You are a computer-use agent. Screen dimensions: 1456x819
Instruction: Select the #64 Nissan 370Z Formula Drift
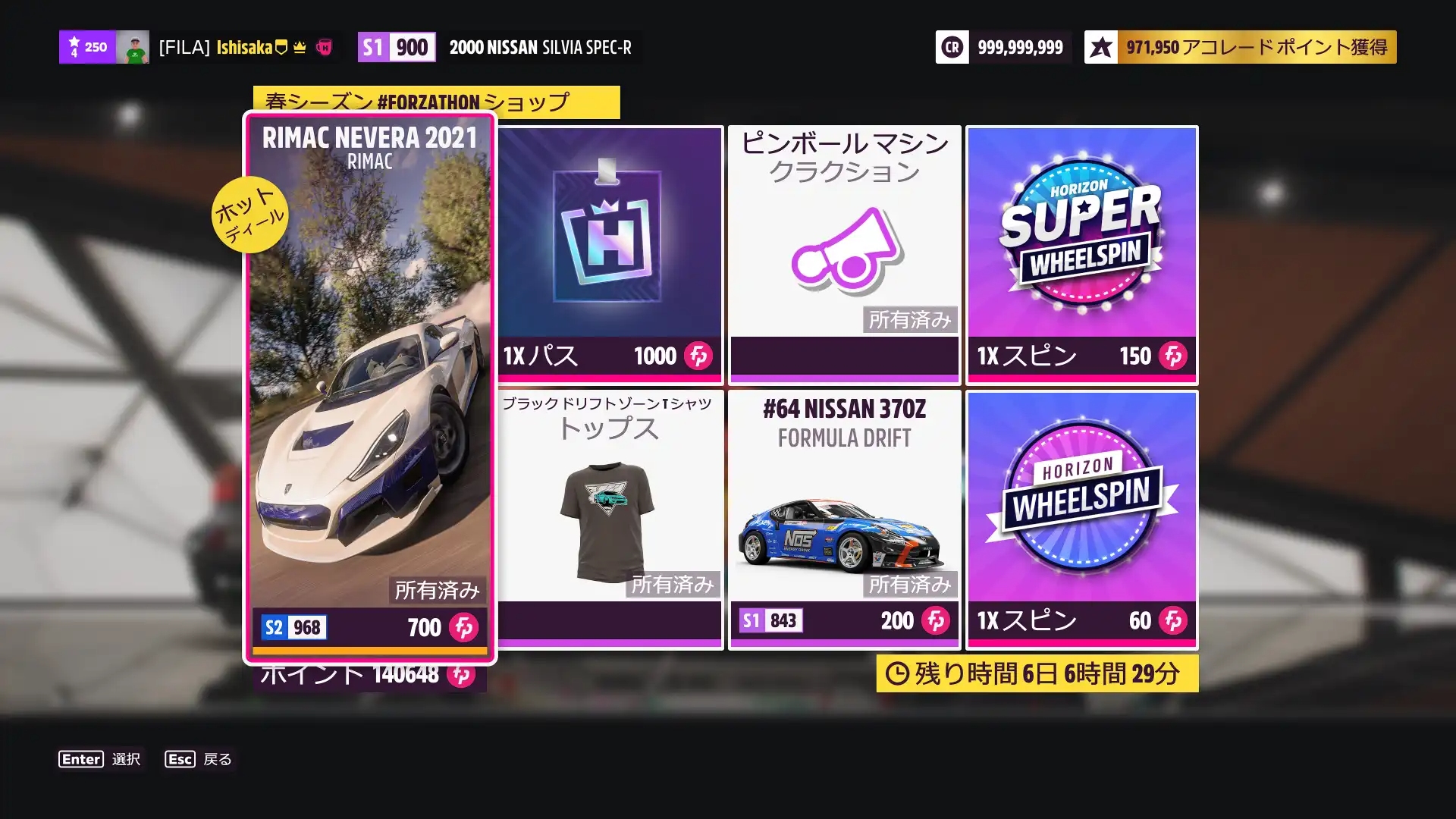pos(844,519)
